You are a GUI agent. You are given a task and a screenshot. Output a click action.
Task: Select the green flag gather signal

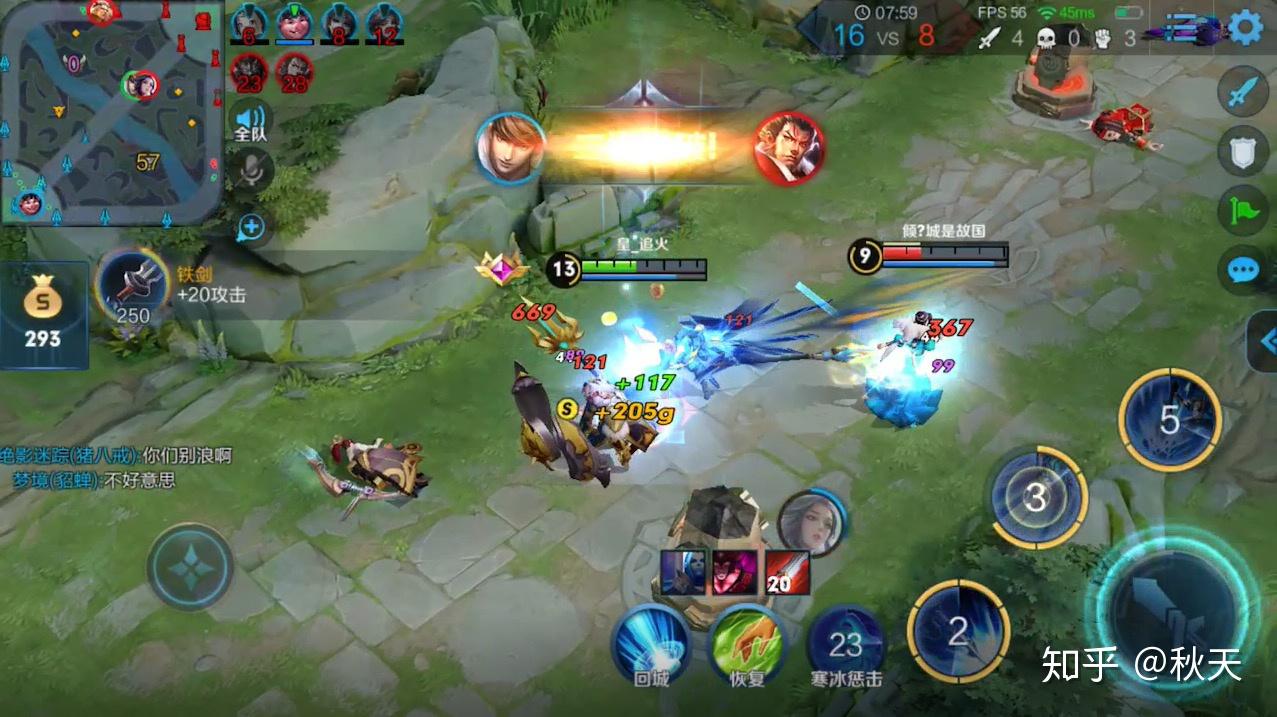pos(1243,211)
